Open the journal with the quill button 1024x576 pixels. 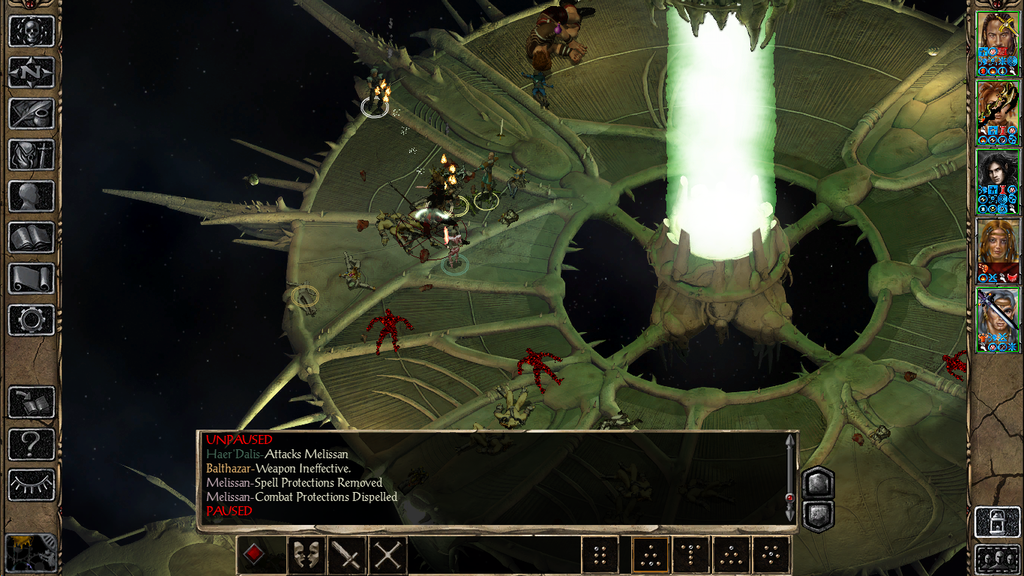(31, 113)
